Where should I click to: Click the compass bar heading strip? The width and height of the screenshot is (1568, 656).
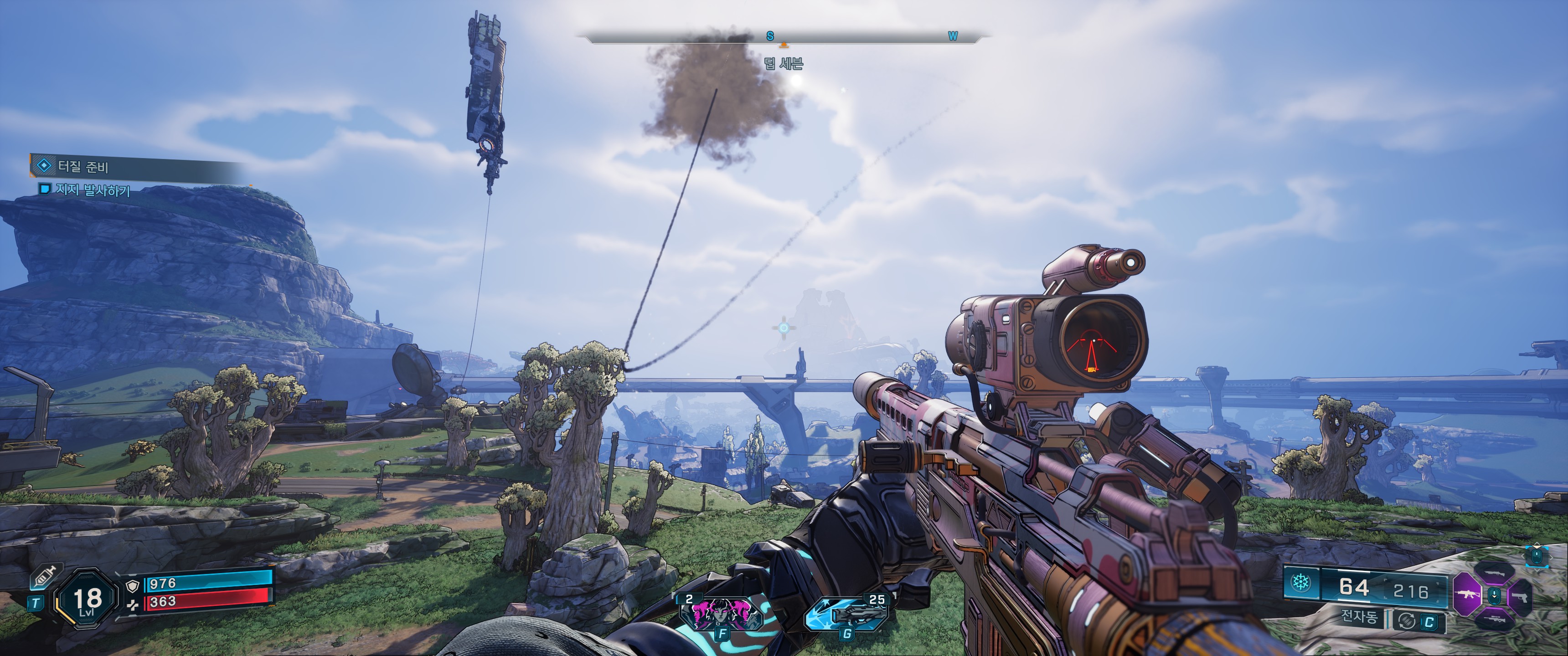784,37
